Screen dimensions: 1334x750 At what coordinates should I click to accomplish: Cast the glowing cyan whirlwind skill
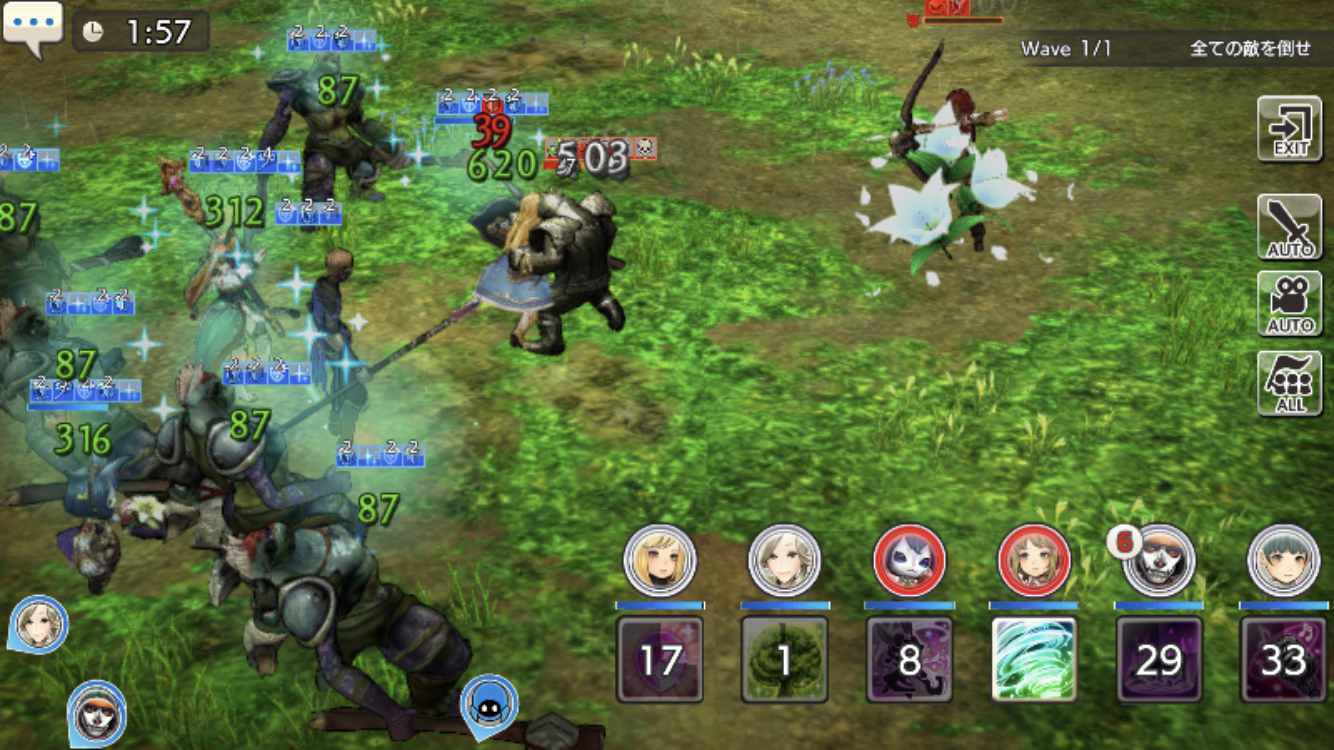click(x=1034, y=659)
